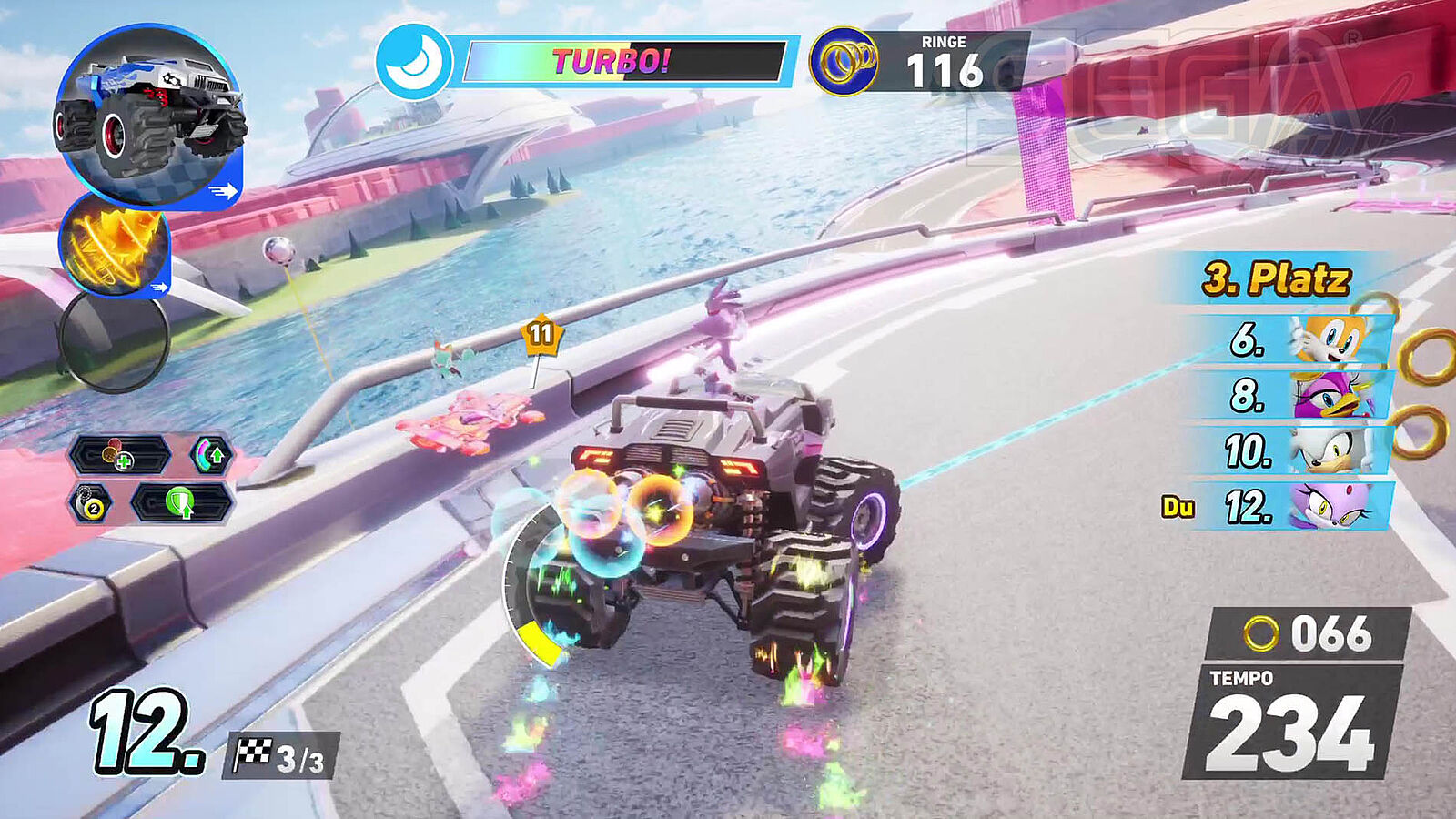
Task: Choose the gadget with the number 2 badge
Action: [92, 503]
